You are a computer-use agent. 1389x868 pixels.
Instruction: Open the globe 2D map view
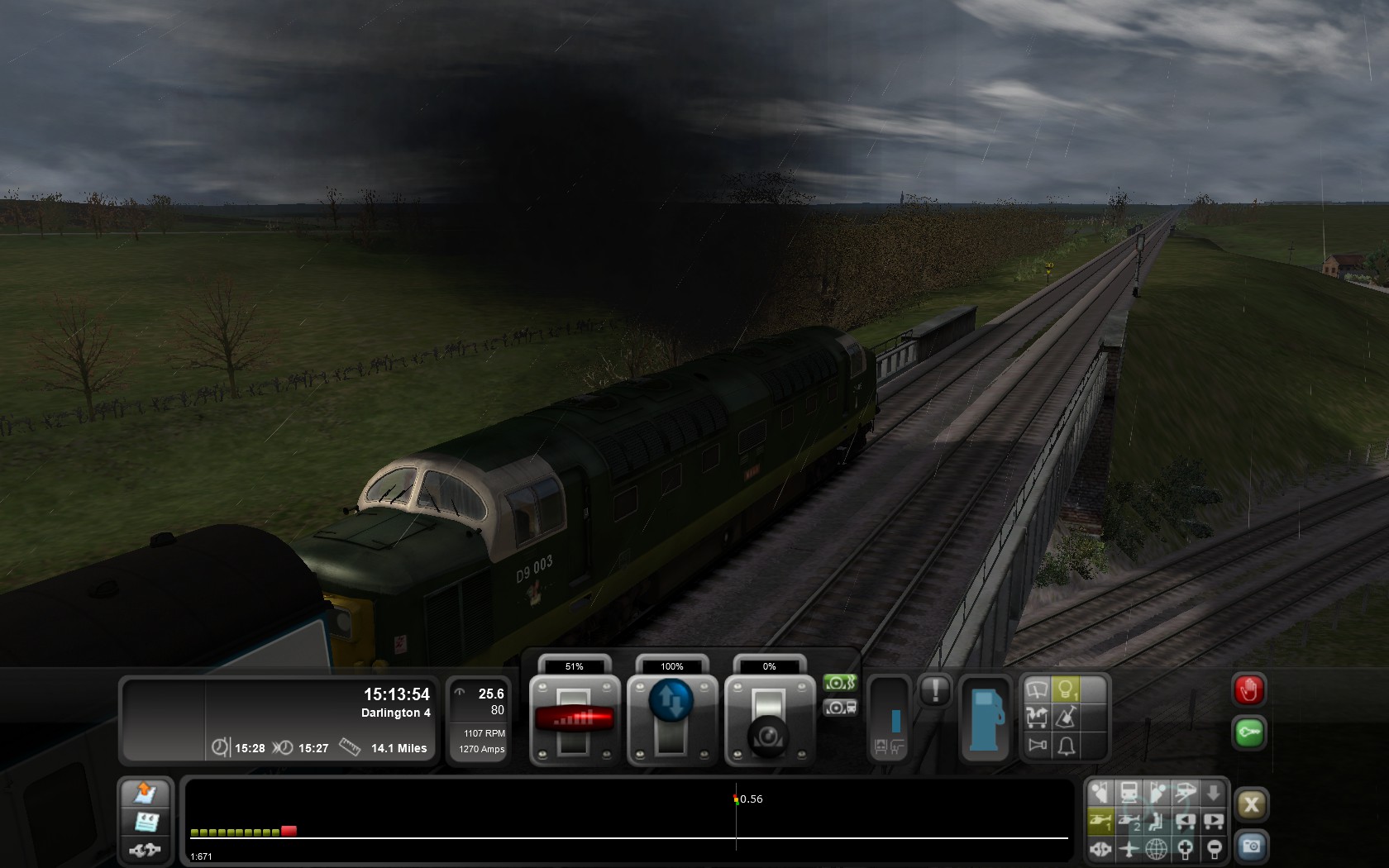pyautogui.click(x=1157, y=848)
